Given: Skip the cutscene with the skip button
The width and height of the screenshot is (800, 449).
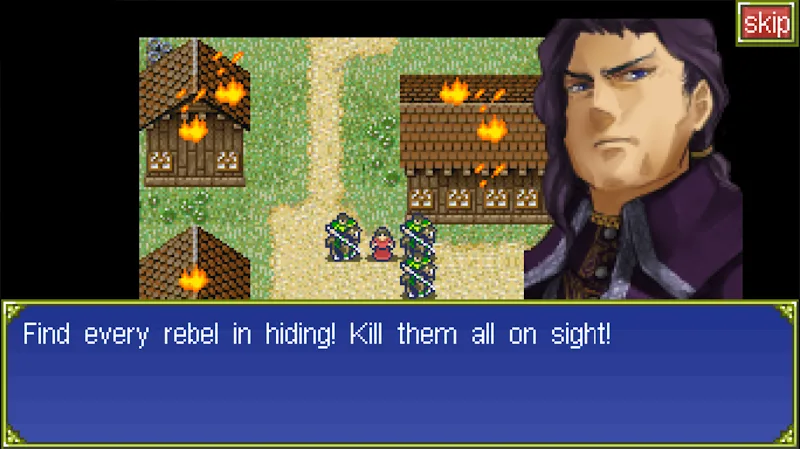Looking at the screenshot, I should point(767,24).
